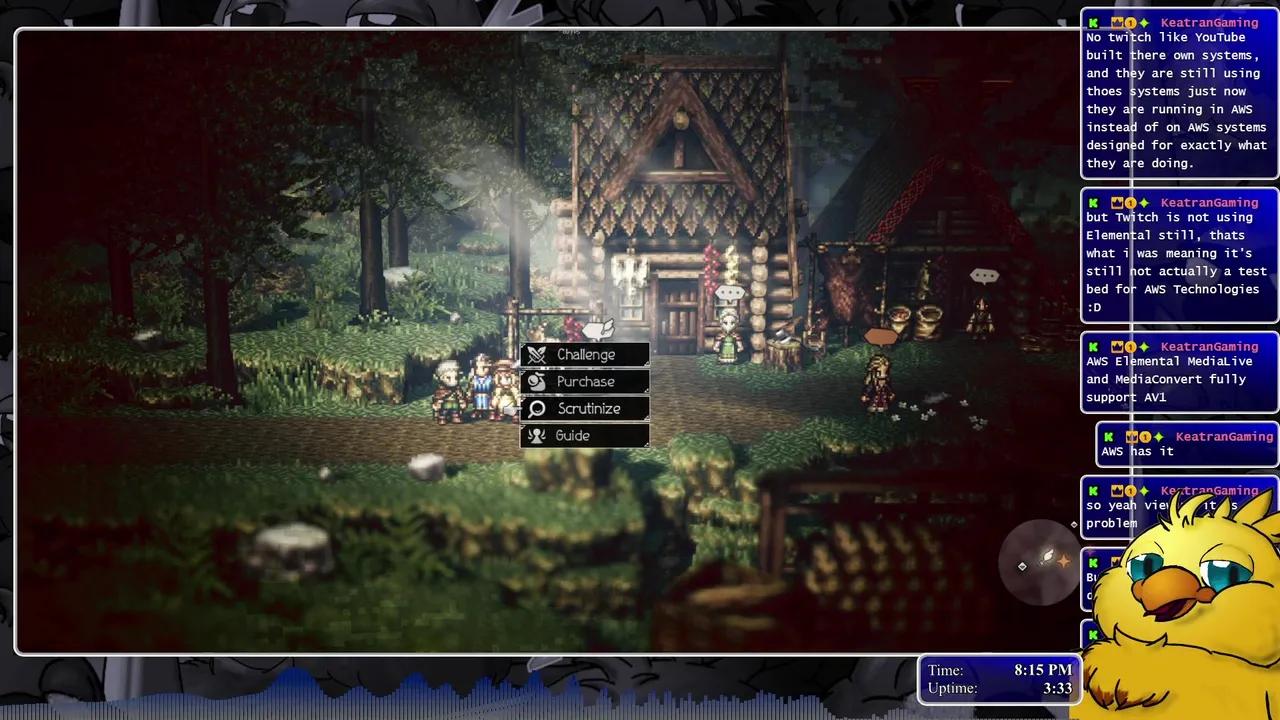Screen dimensions: 1280x720
Task: Choose Challenge from the action menu
Action: pyautogui.click(x=586, y=354)
